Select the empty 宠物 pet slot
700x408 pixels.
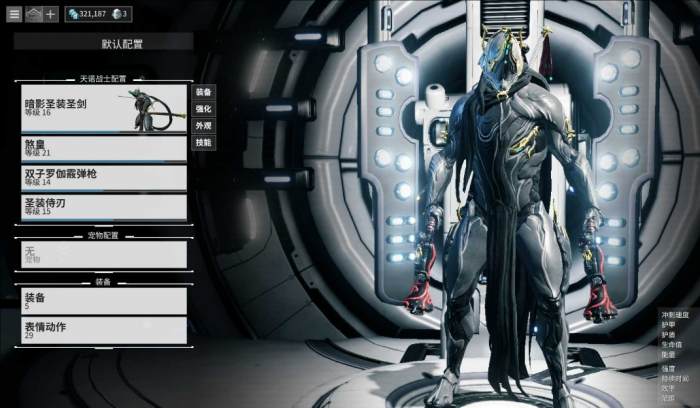click(103, 254)
